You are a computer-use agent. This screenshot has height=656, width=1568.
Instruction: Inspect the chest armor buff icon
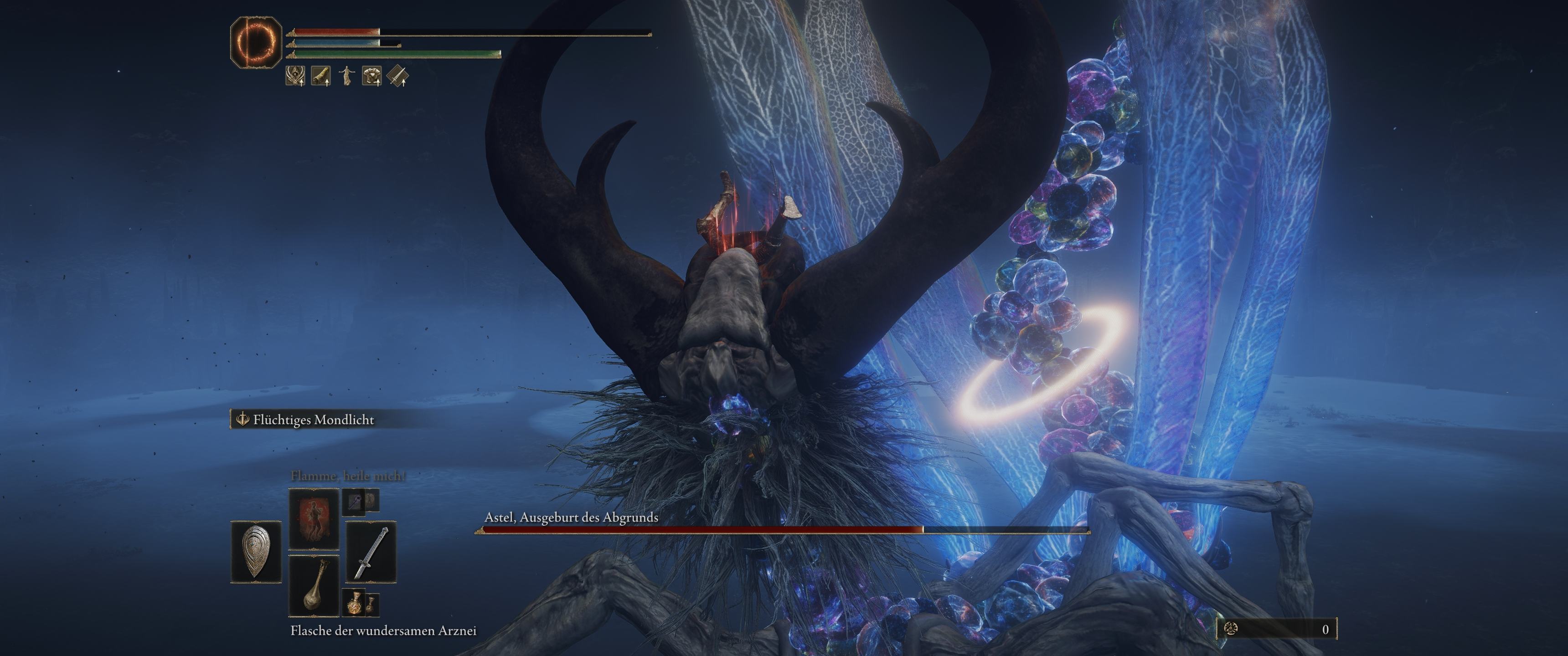(372, 76)
